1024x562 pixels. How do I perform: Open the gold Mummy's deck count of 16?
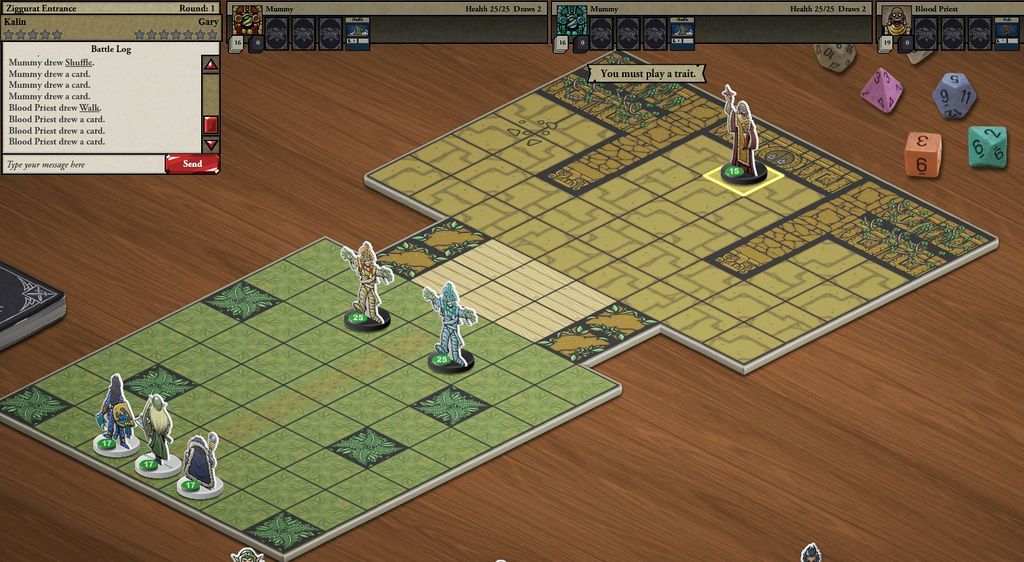pyautogui.click(x=237, y=43)
